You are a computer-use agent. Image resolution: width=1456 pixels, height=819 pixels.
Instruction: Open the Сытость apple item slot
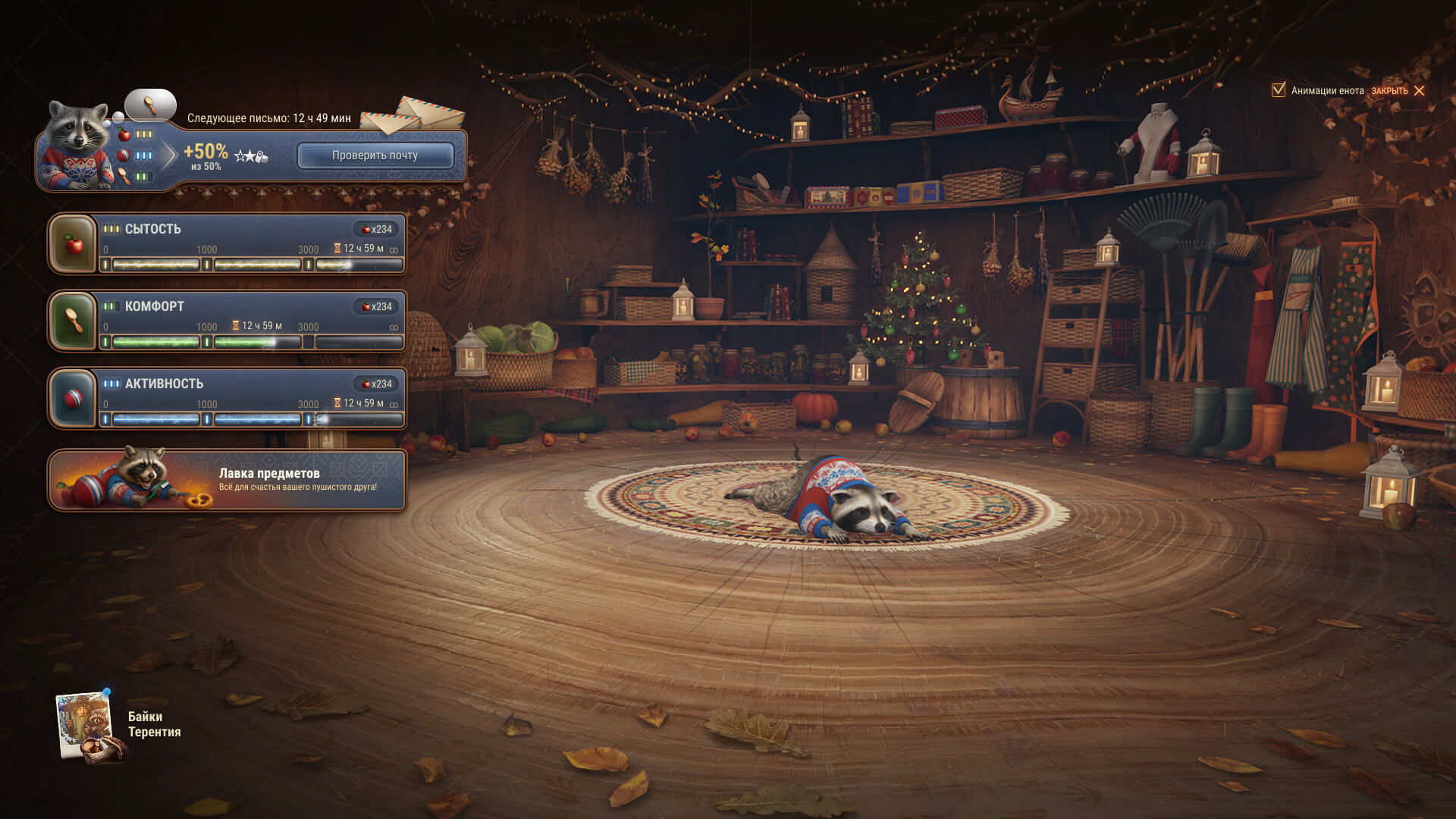pyautogui.click(x=74, y=244)
